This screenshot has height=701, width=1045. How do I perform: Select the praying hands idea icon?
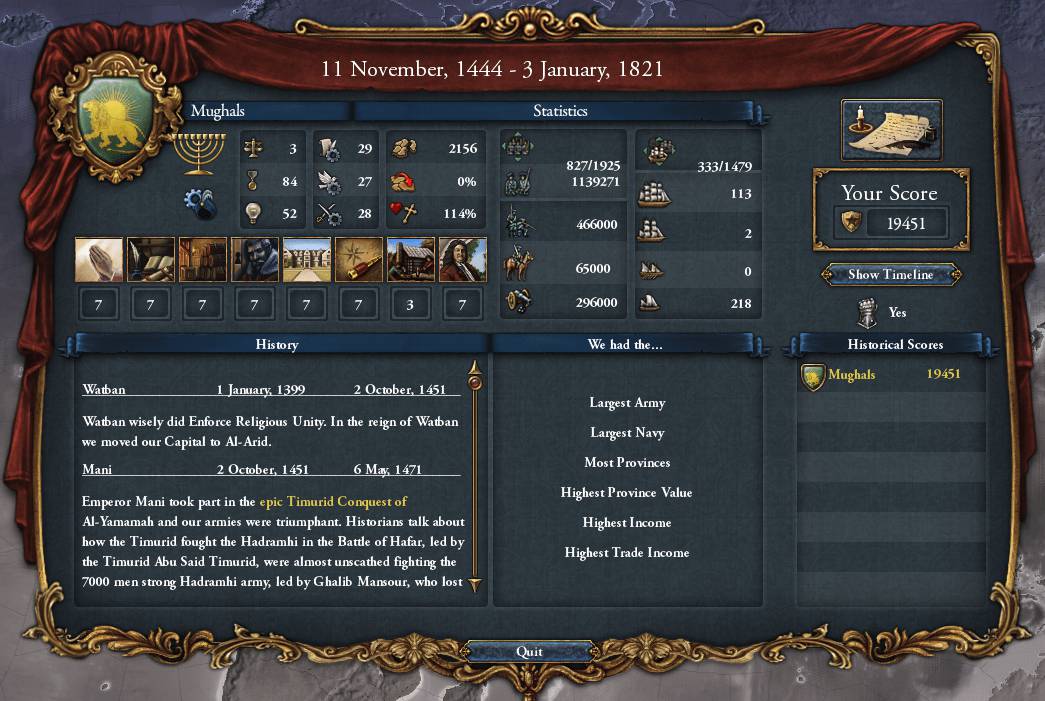pyautogui.click(x=99, y=259)
